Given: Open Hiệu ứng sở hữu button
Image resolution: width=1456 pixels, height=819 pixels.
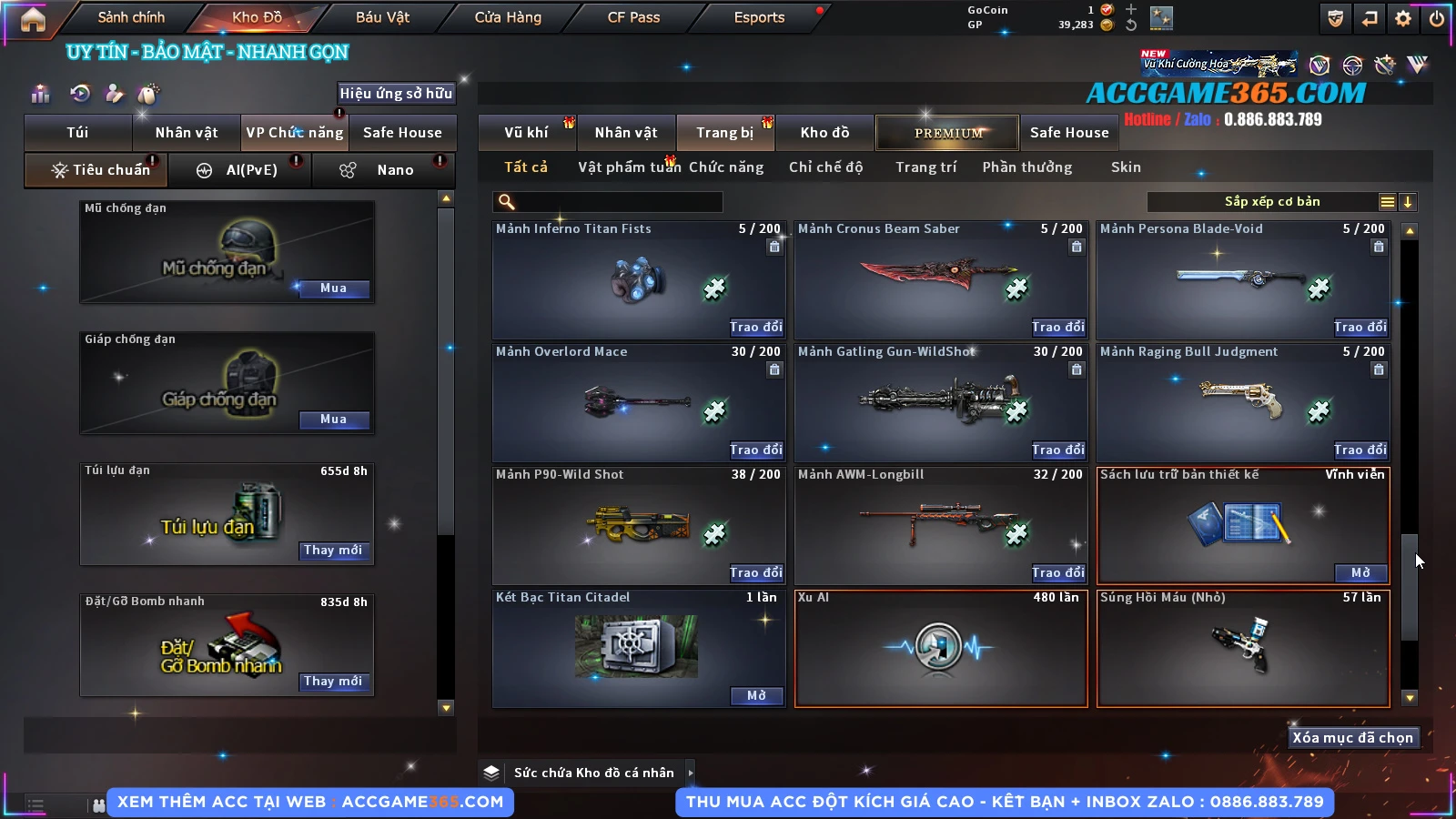Looking at the screenshot, I should pyautogui.click(x=396, y=93).
